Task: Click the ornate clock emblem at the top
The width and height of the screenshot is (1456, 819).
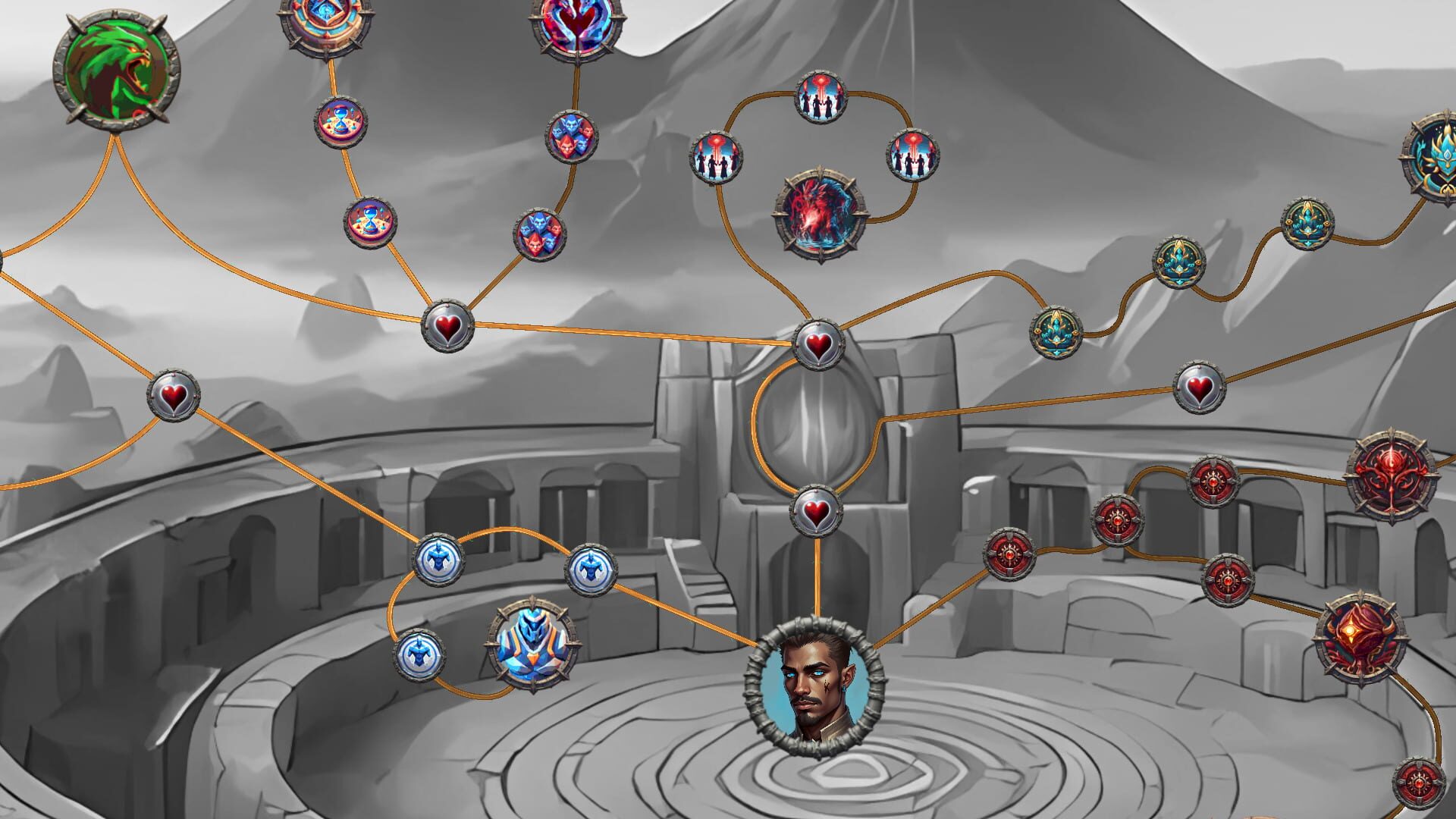Action: (x=326, y=23)
